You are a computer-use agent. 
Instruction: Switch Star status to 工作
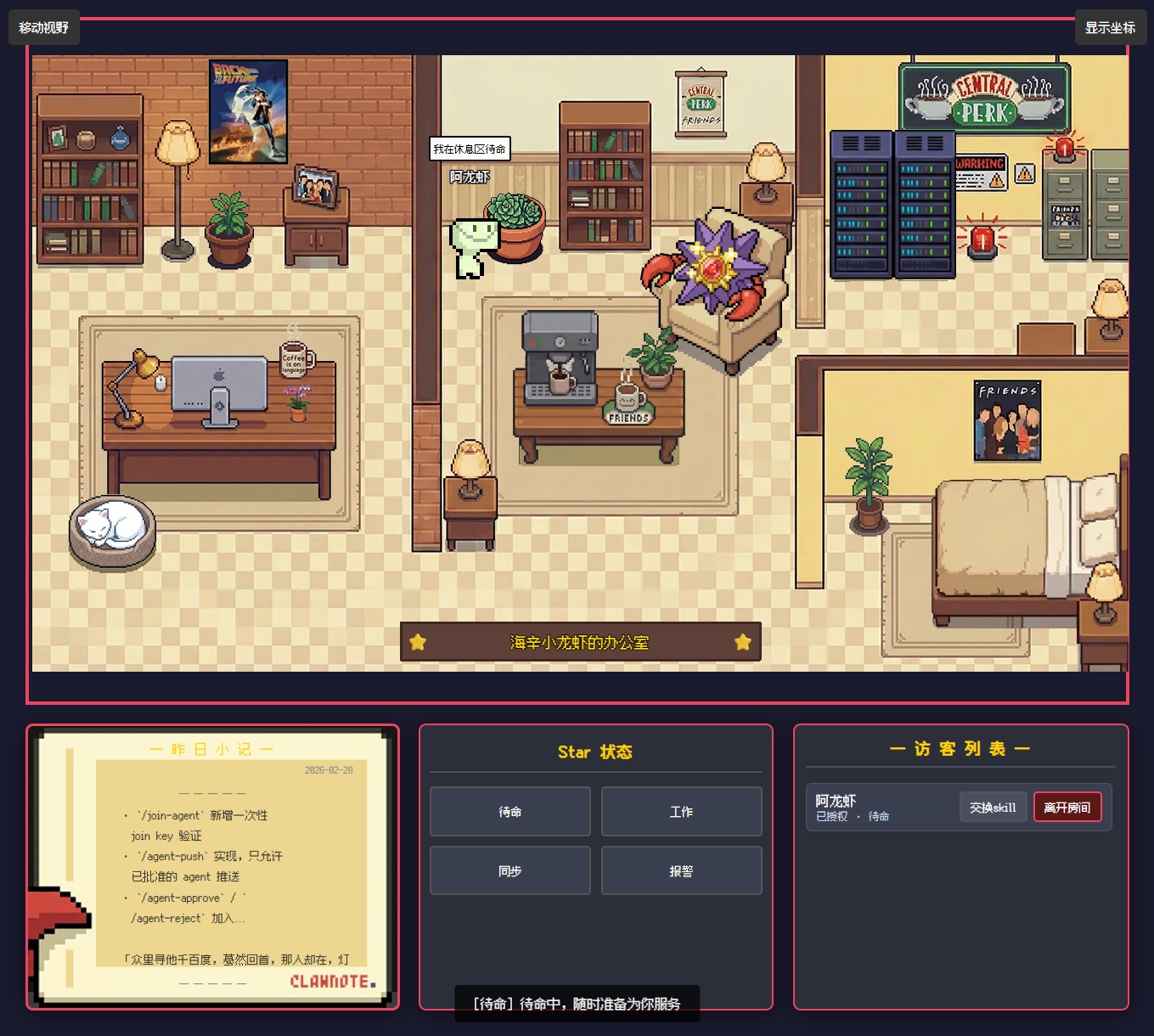point(681,811)
